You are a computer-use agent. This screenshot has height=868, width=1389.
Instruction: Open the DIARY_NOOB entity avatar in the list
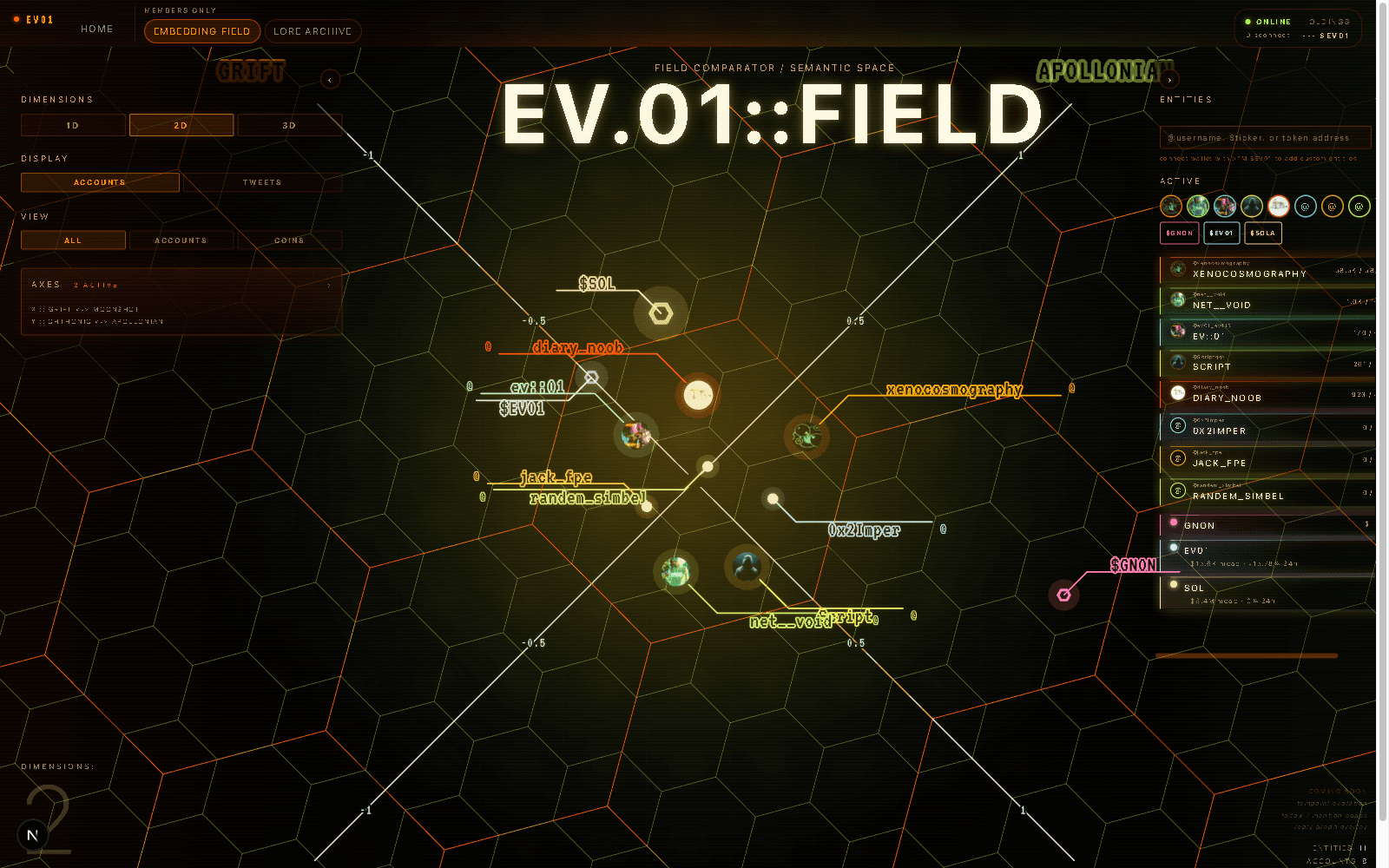(1178, 392)
